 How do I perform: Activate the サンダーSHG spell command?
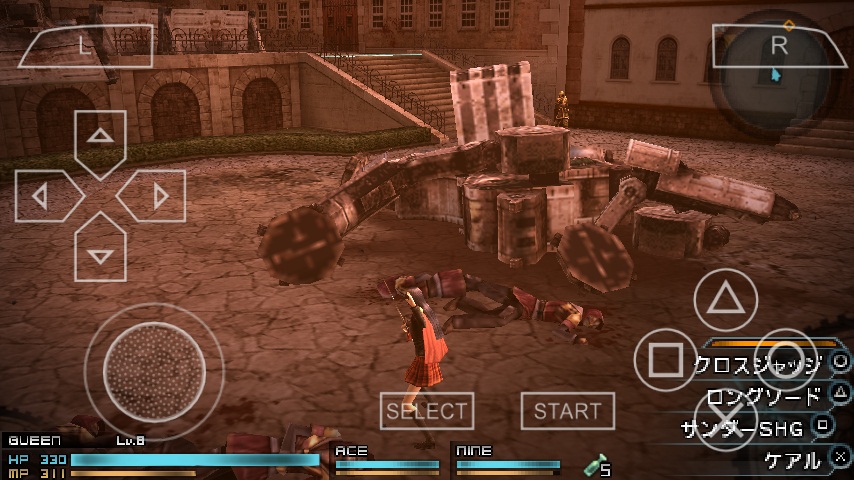coord(743,428)
